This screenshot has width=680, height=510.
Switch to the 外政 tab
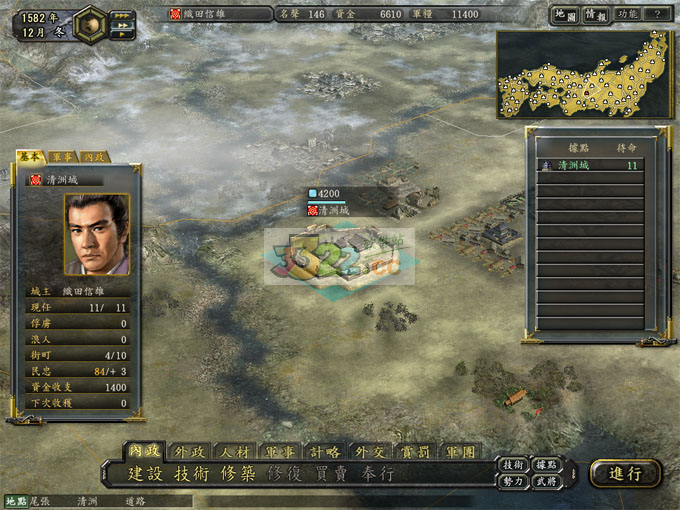point(189,451)
